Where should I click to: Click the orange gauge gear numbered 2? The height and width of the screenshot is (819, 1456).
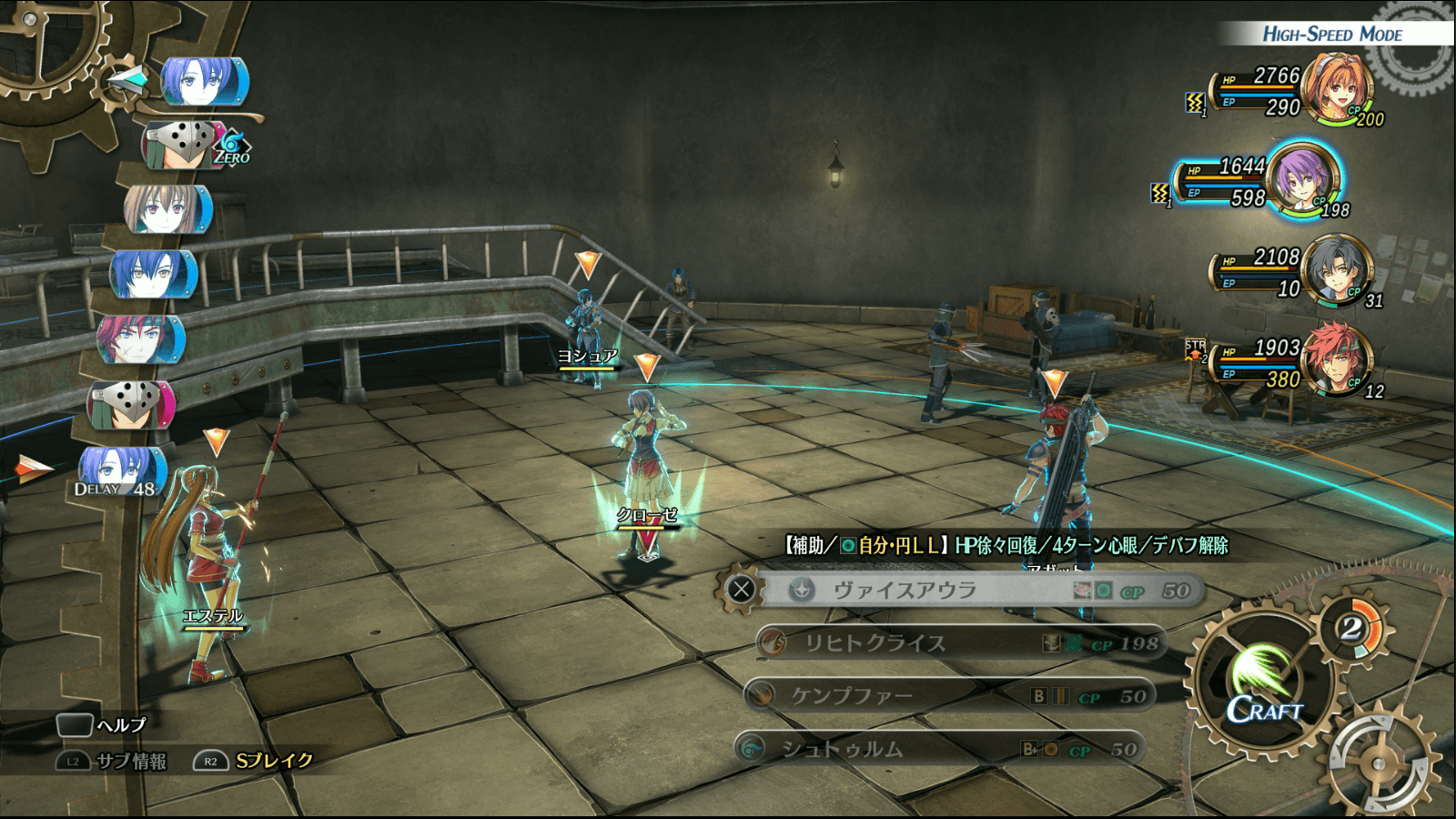[1351, 628]
